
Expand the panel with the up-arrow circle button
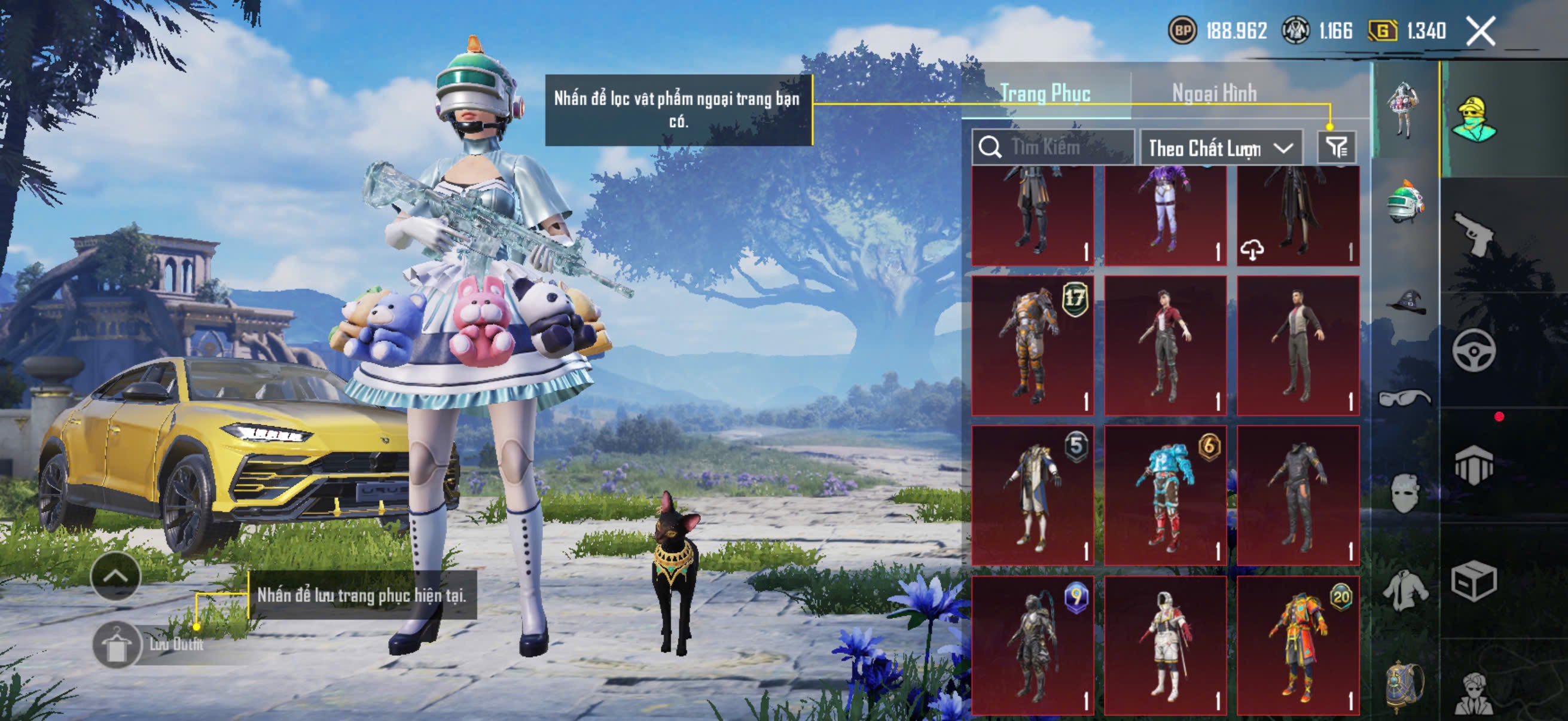[x=115, y=577]
